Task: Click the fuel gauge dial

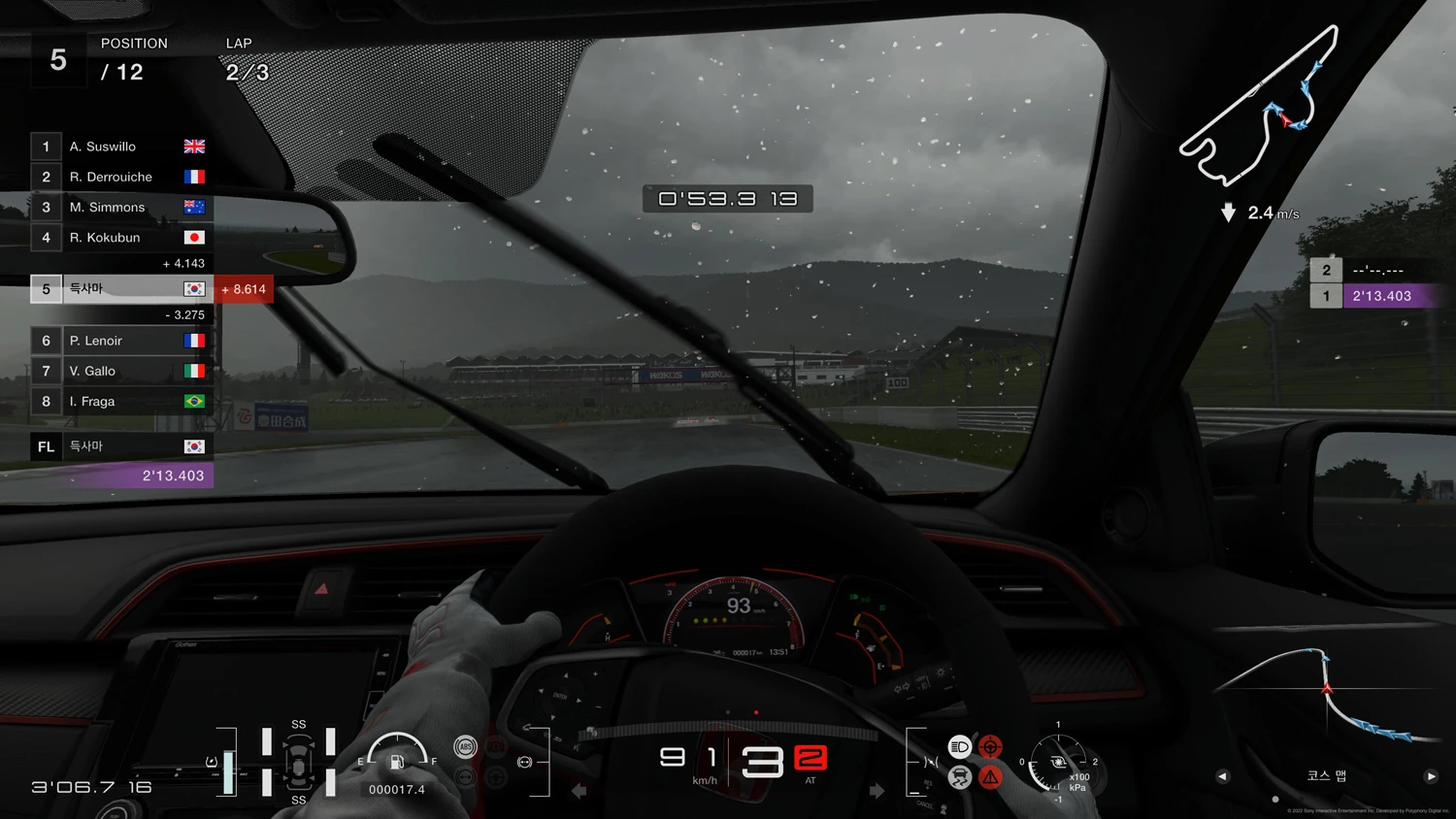Action: pos(397,753)
